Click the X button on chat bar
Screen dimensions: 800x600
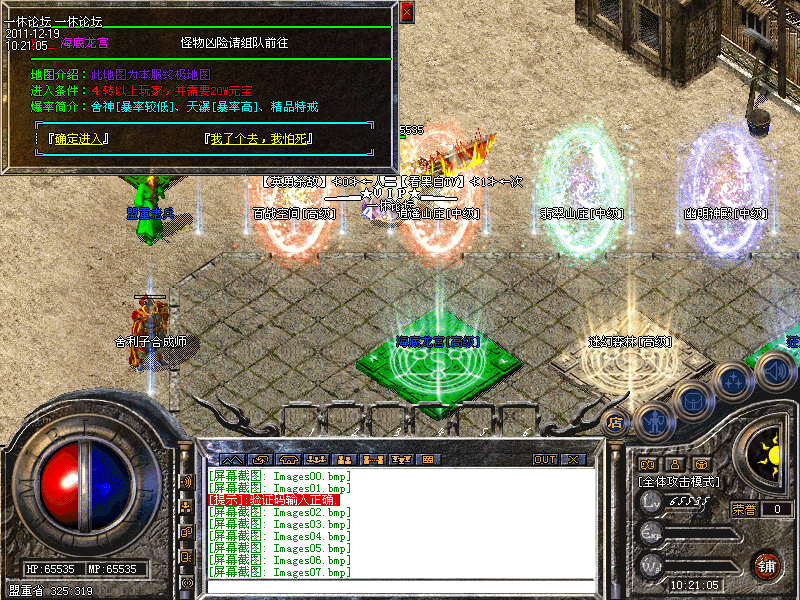coord(573,459)
